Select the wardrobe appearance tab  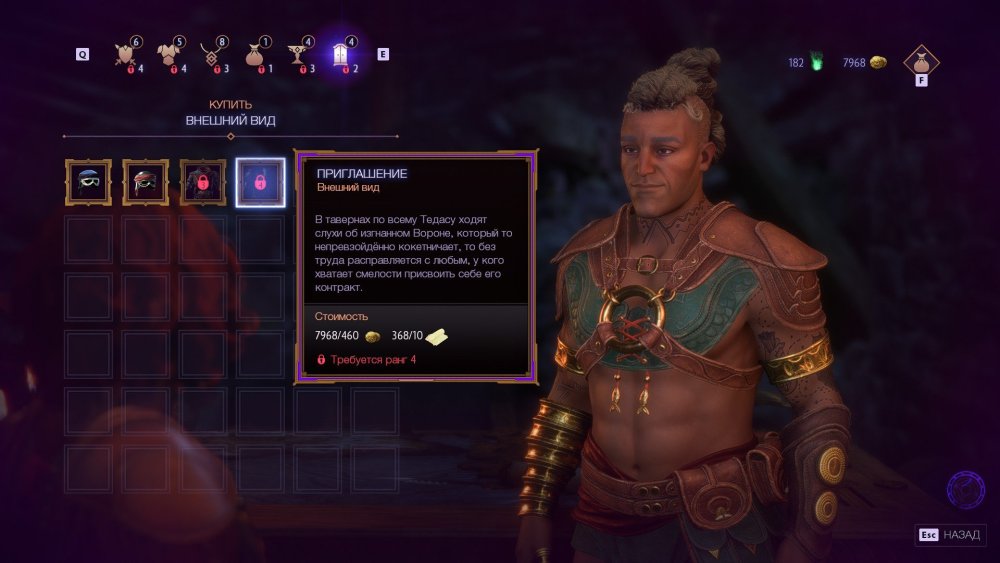[x=344, y=54]
